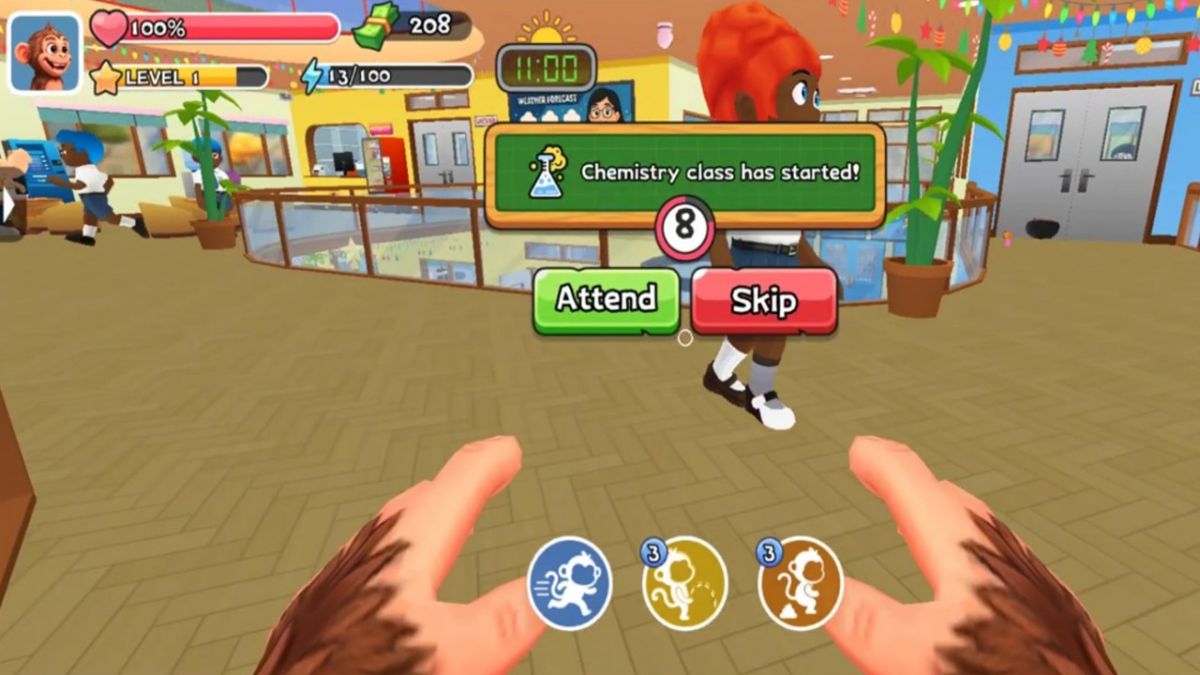Use the brown monkey poop ability

click(800, 584)
